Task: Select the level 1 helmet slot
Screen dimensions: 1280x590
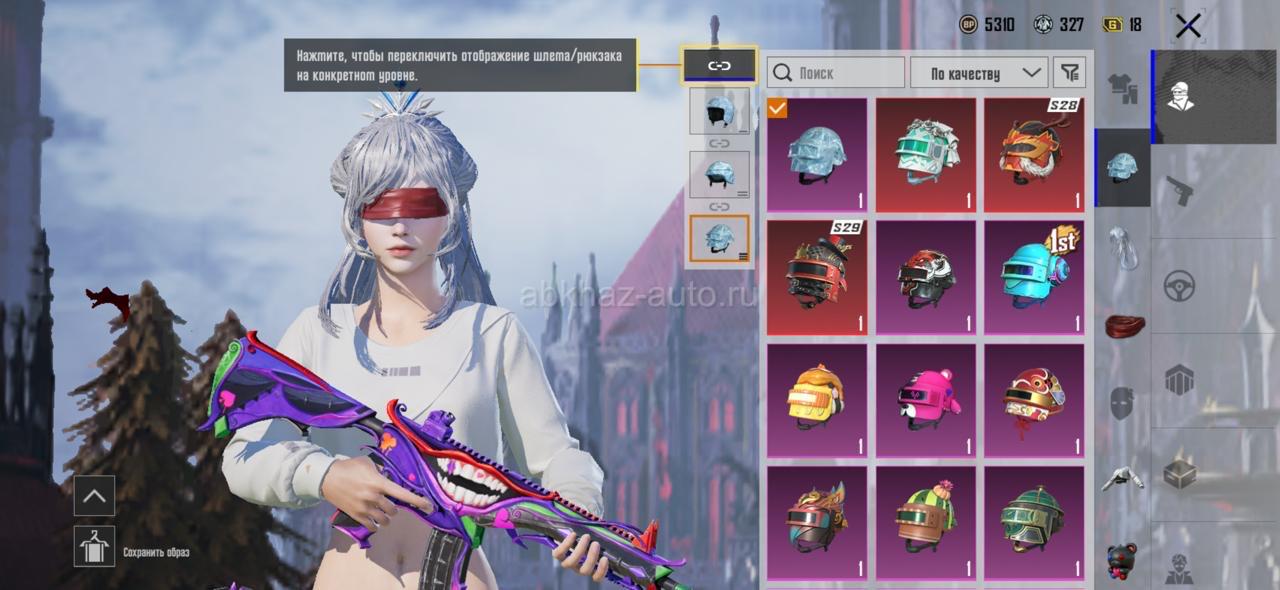Action: 719,111
